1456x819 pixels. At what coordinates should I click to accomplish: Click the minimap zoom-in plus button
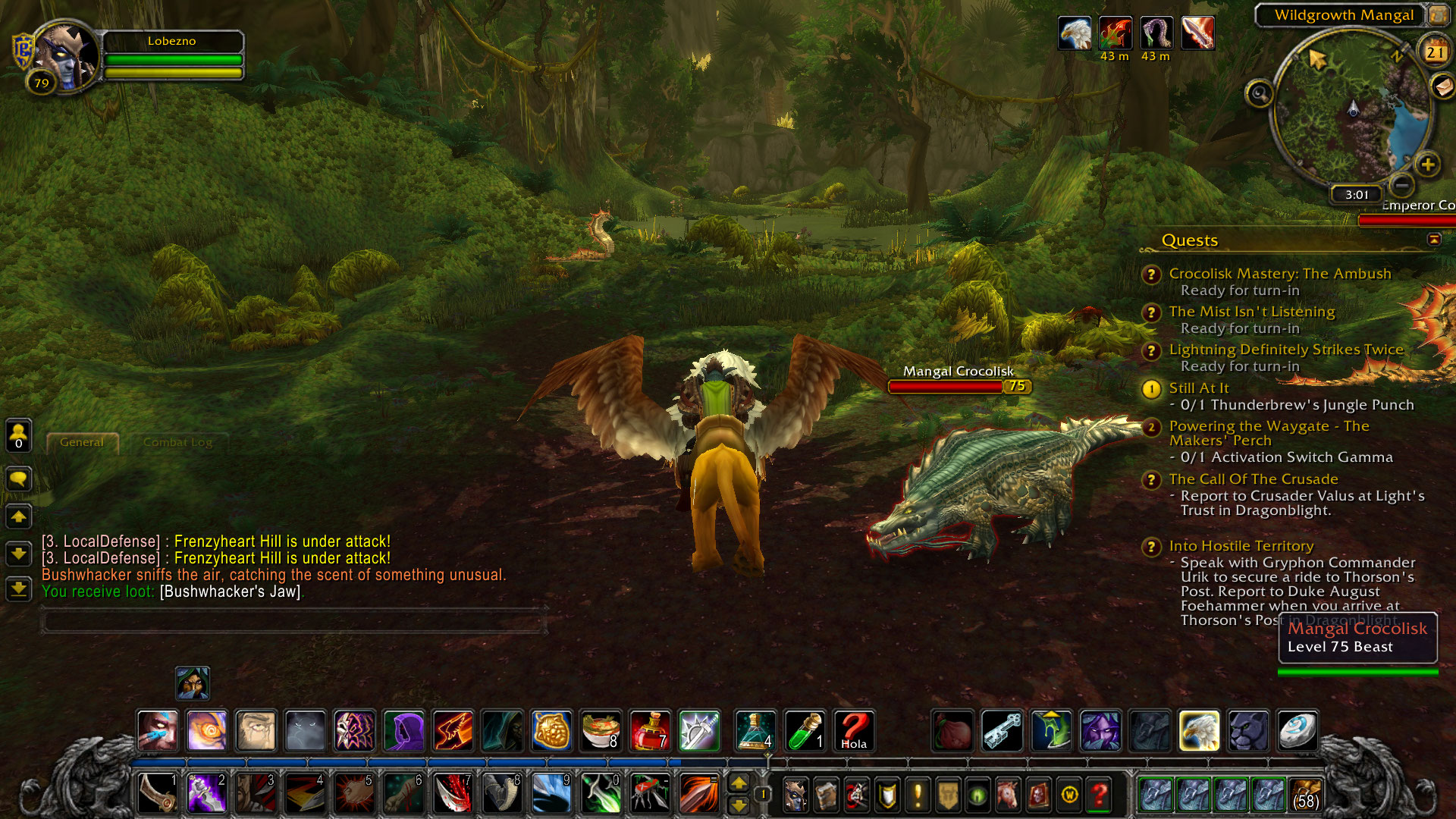tap(1427, 165)
